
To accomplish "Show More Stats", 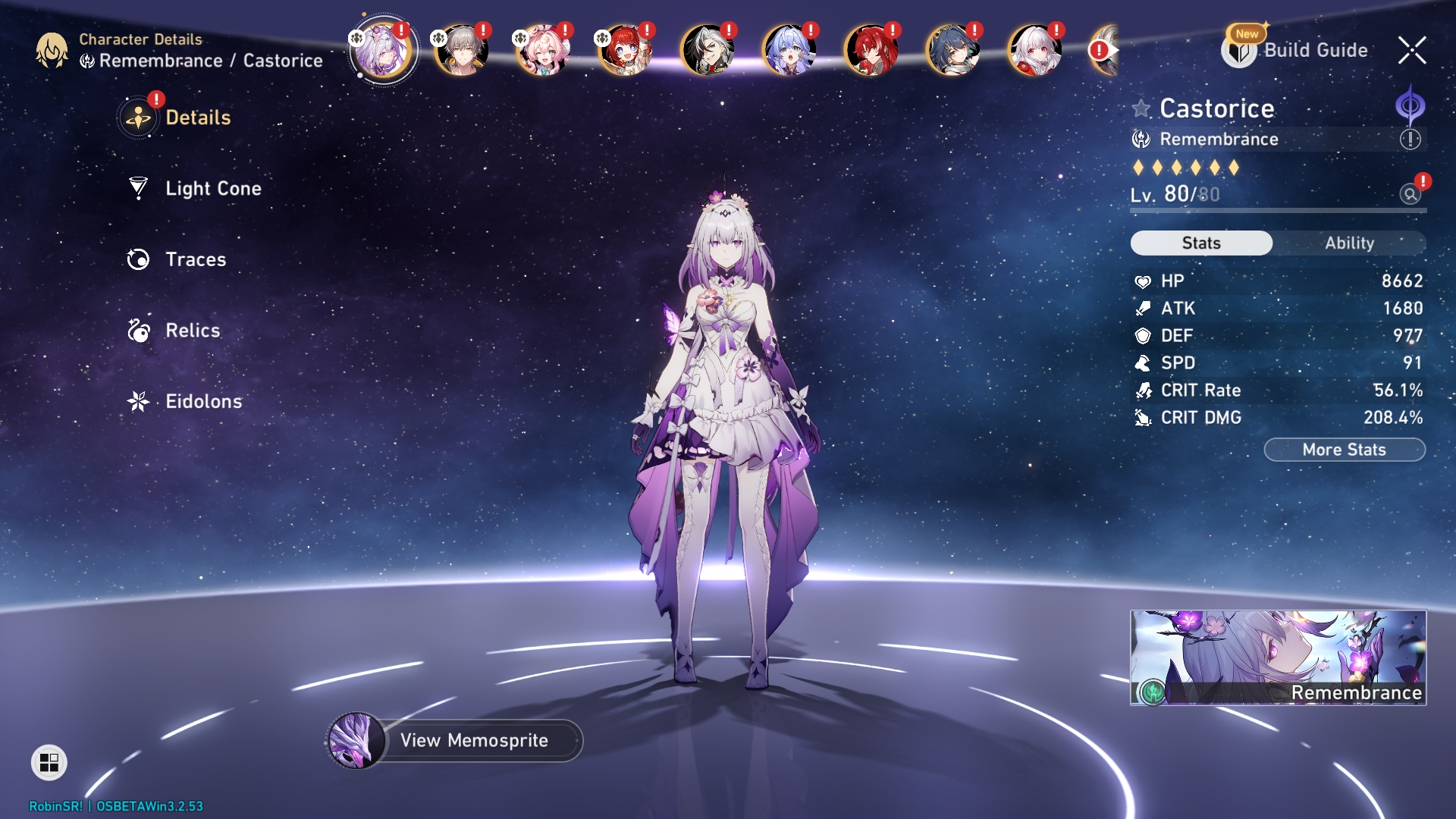I will click(x=1344, y=450).
